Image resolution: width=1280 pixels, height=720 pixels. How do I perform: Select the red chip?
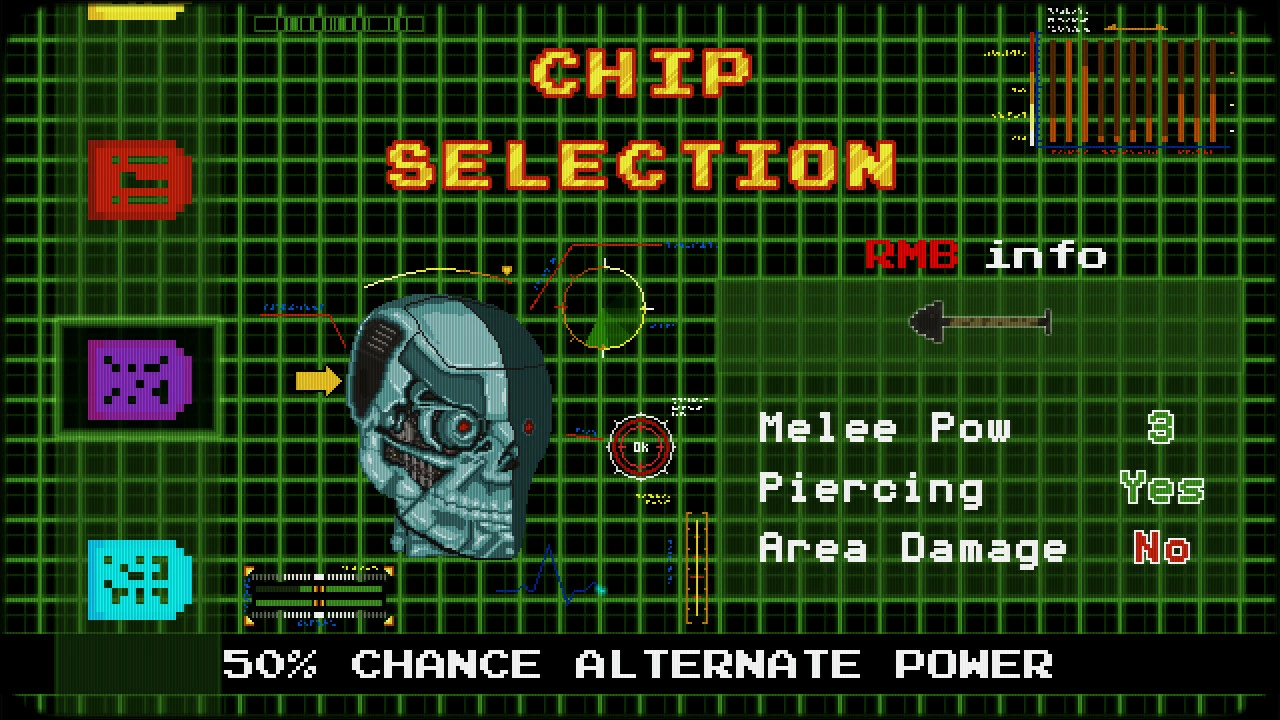coord(139,179)
